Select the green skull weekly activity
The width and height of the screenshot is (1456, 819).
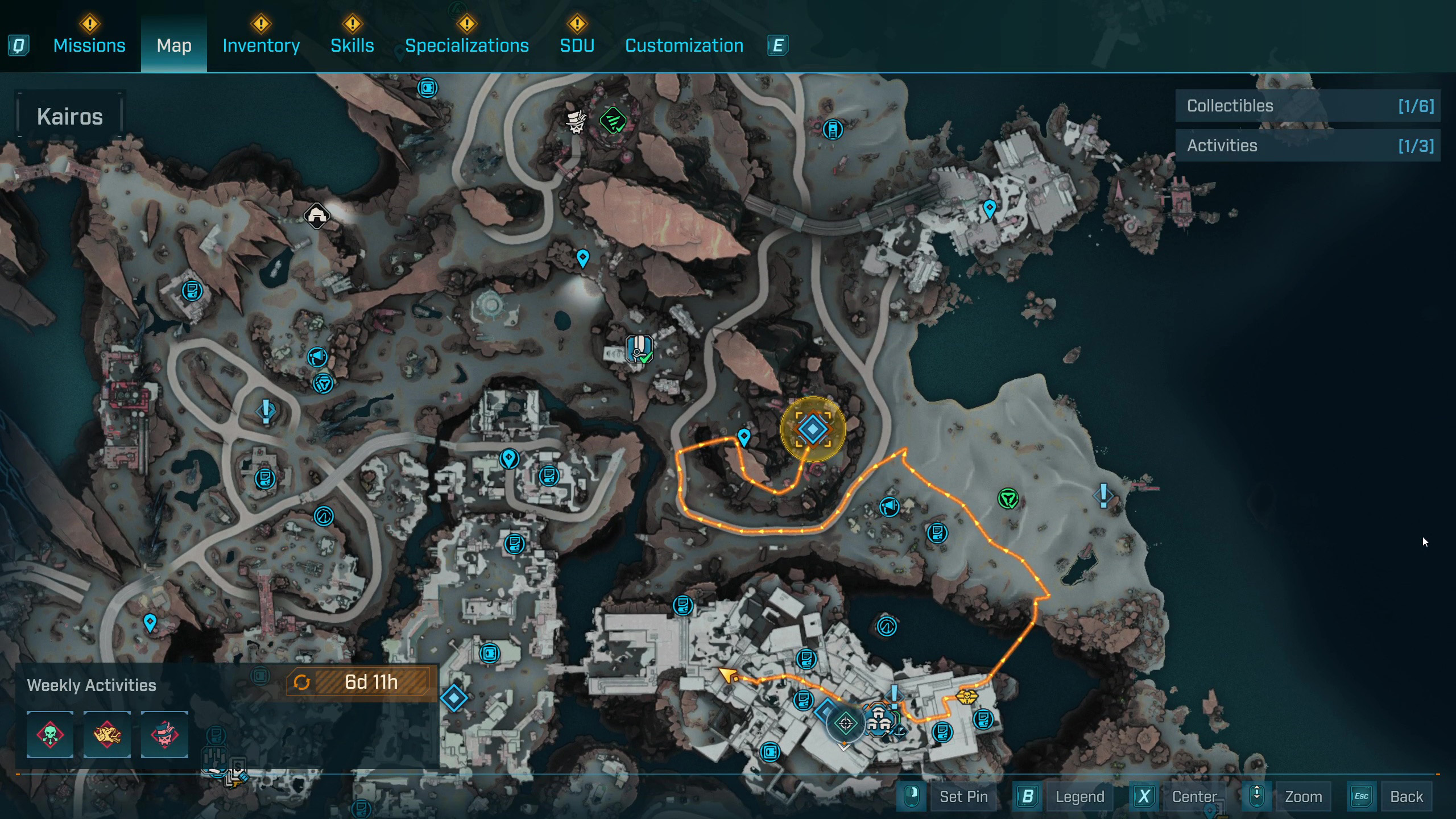[50, 735]
